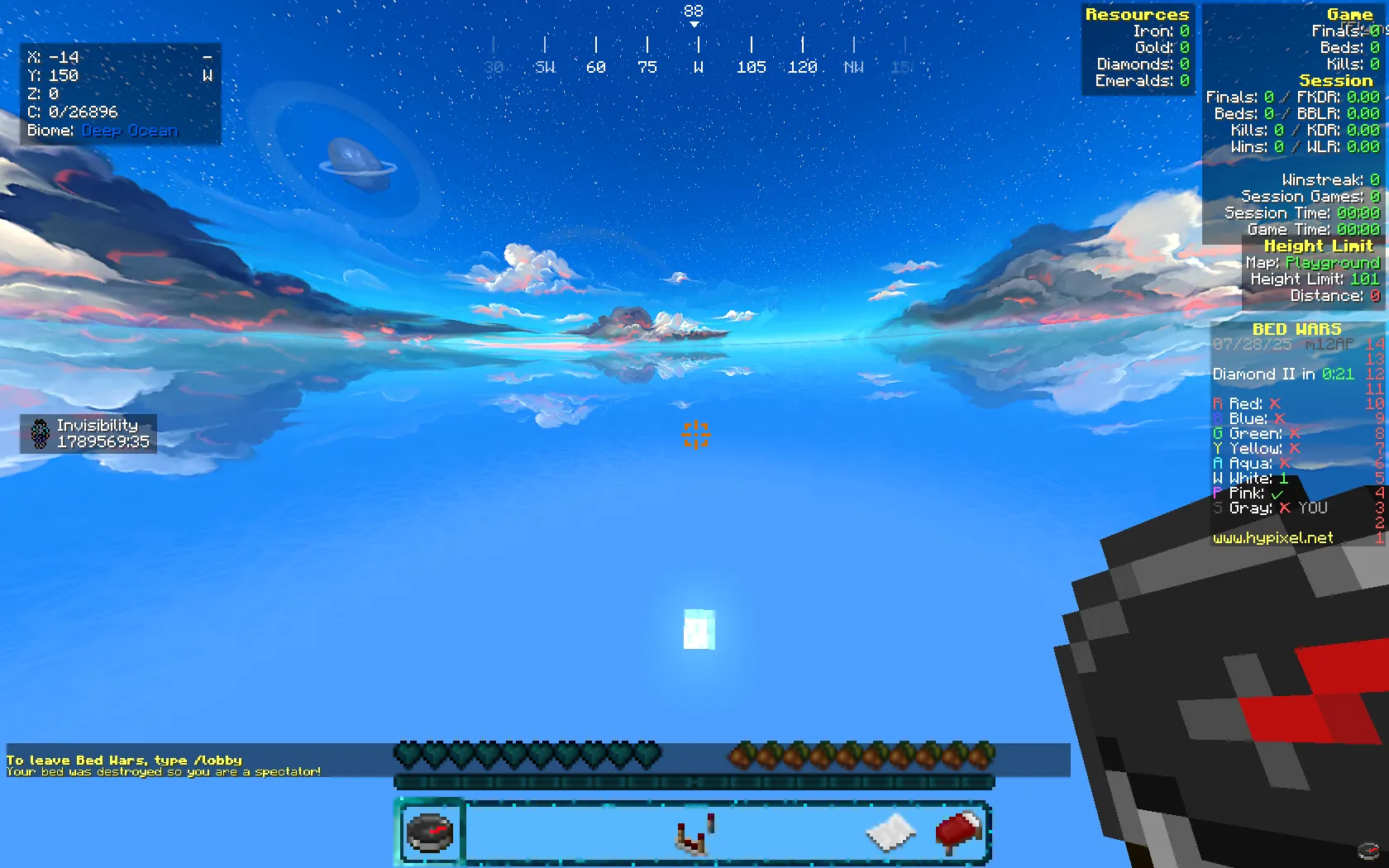The image size is (1389, 868).
Task: Collapse the Height Limit panel
Action: pyautogui.click(x=1318, y=246)
